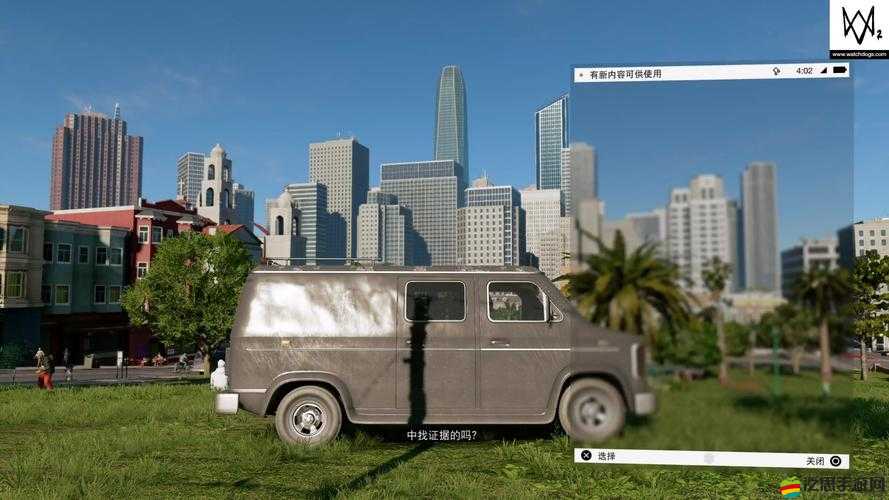Visit the www.watchdogs.com link
889x500 pixels.
(859, 53)
